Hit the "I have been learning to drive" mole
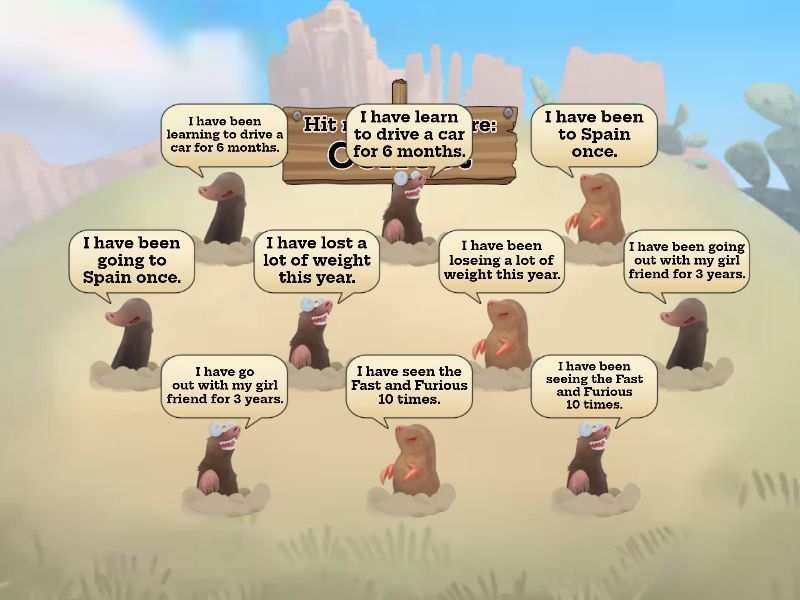 [x=224, y=206]
